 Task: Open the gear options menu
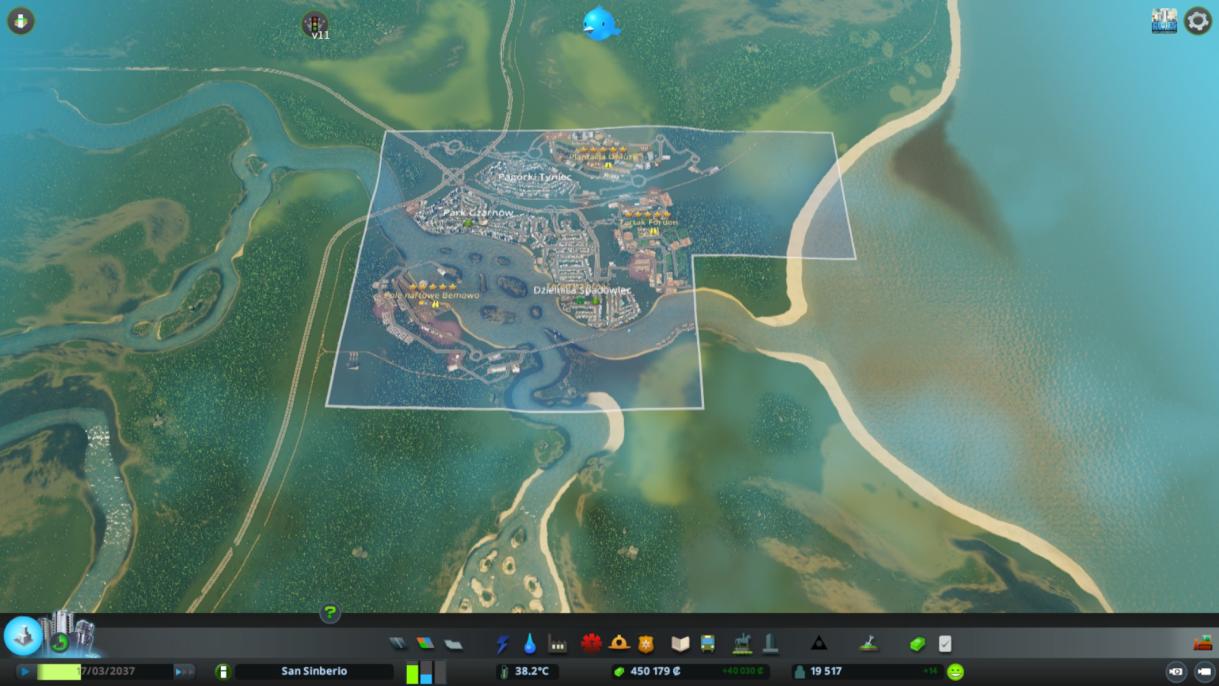click(x=1197, y=21)
